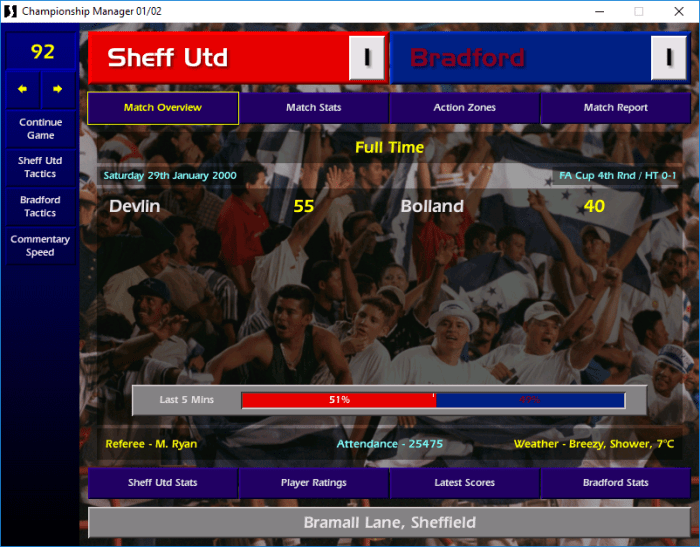Viewport: 700px width, 547px height.
Task: Click the yellow left arrow
Action: [22, 89]
